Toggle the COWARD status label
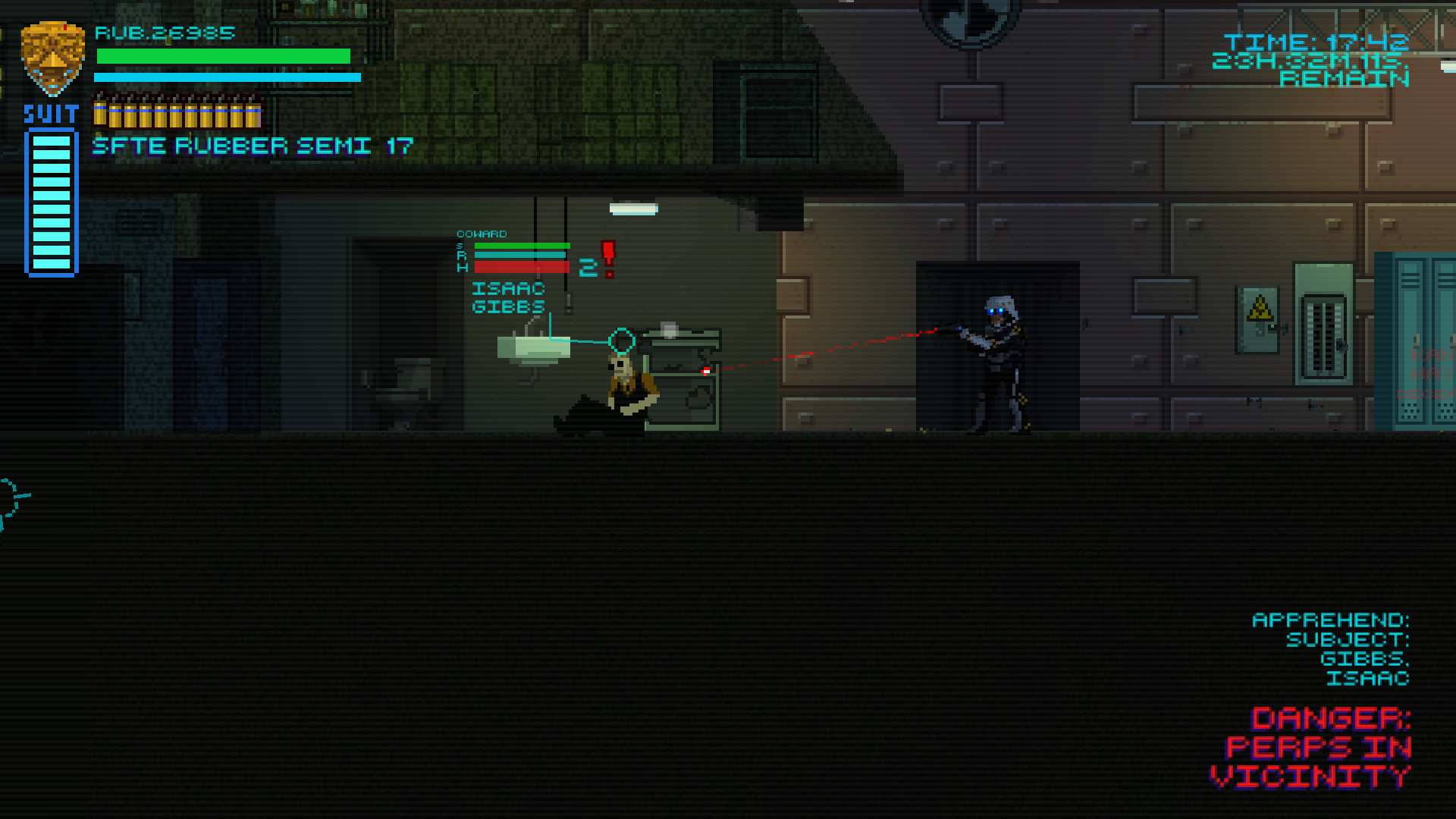 pos(482,234)
